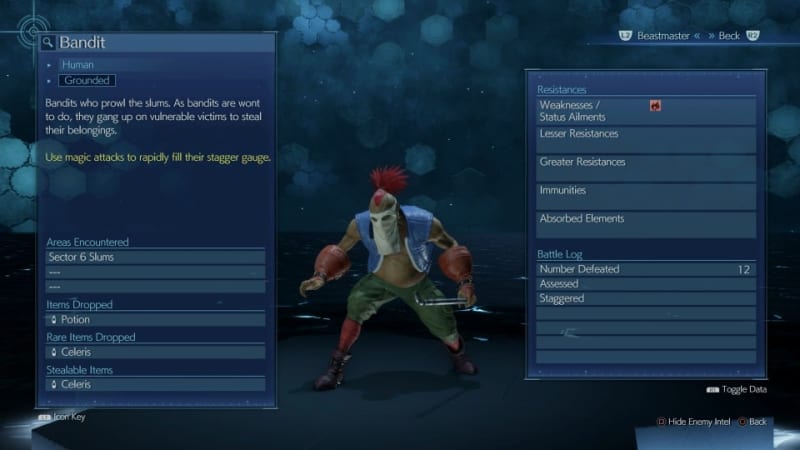Select the Greater Resistances row
Image resolution: width=800 pixels, height=450 pixels.
pos(646,167)
